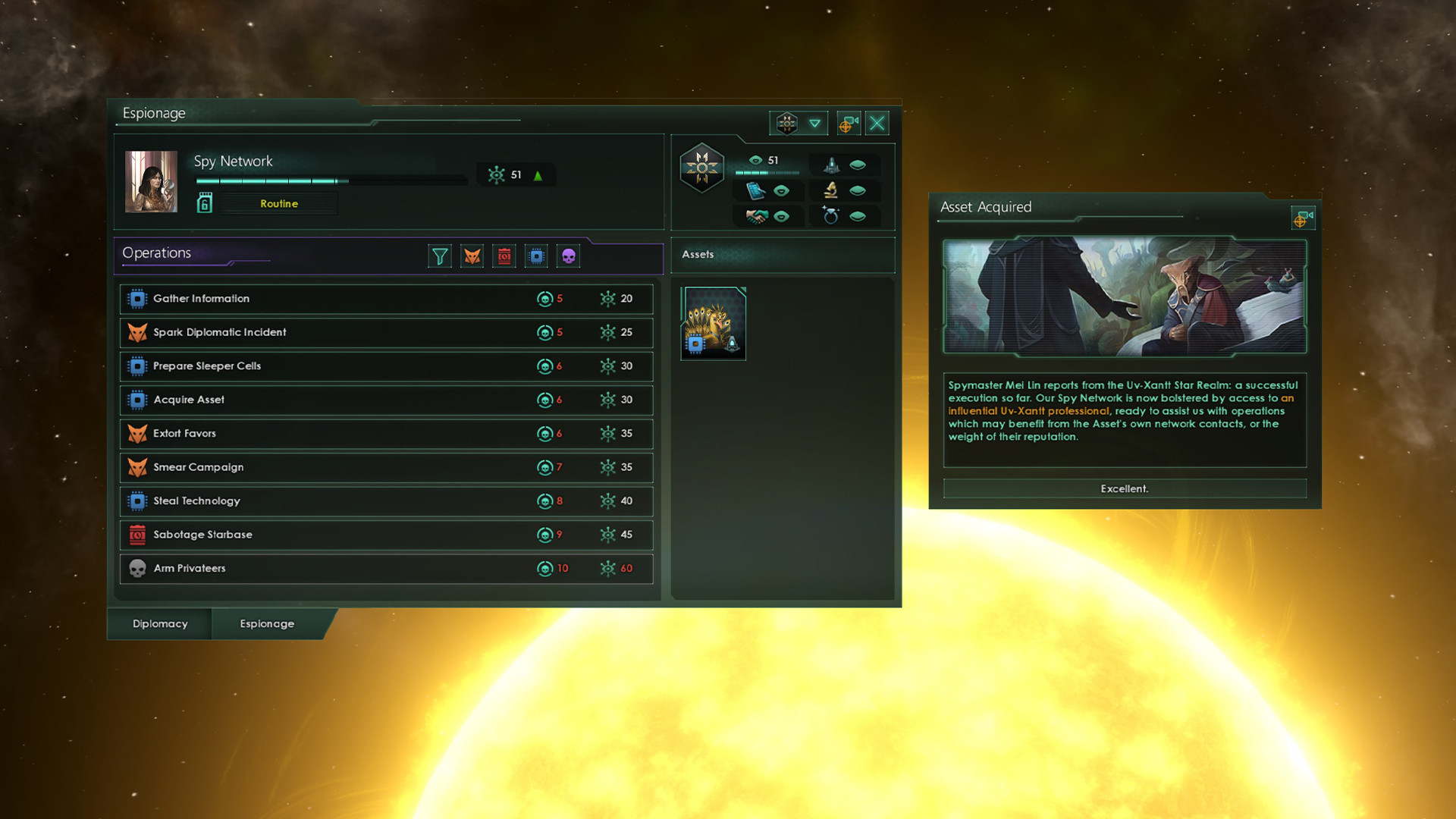Click the purple skull provocation filter icon

(568, 256)
